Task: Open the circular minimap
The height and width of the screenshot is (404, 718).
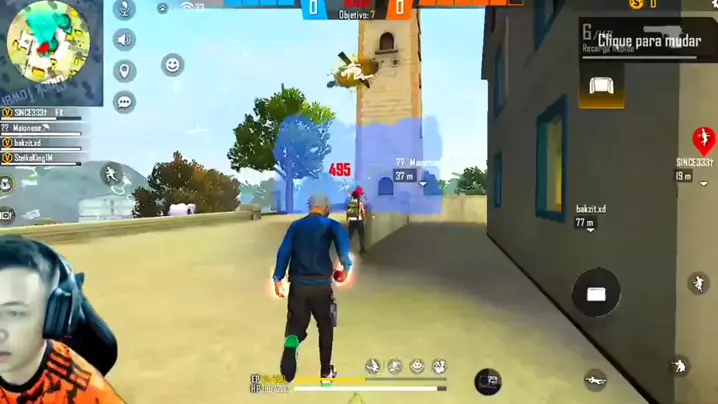Action: pos(48,44)
